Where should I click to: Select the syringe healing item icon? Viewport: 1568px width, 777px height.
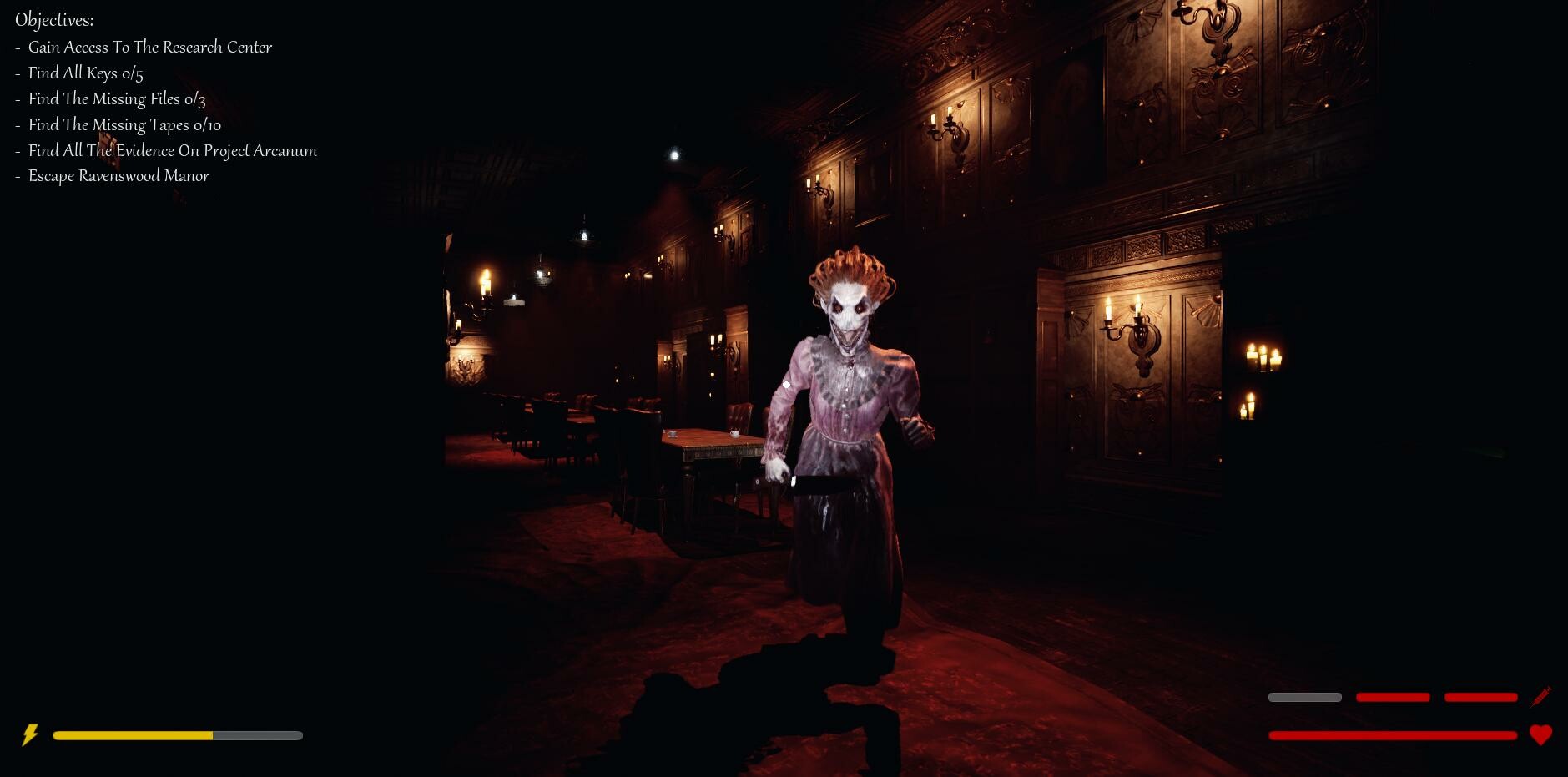click(1543, 695)
